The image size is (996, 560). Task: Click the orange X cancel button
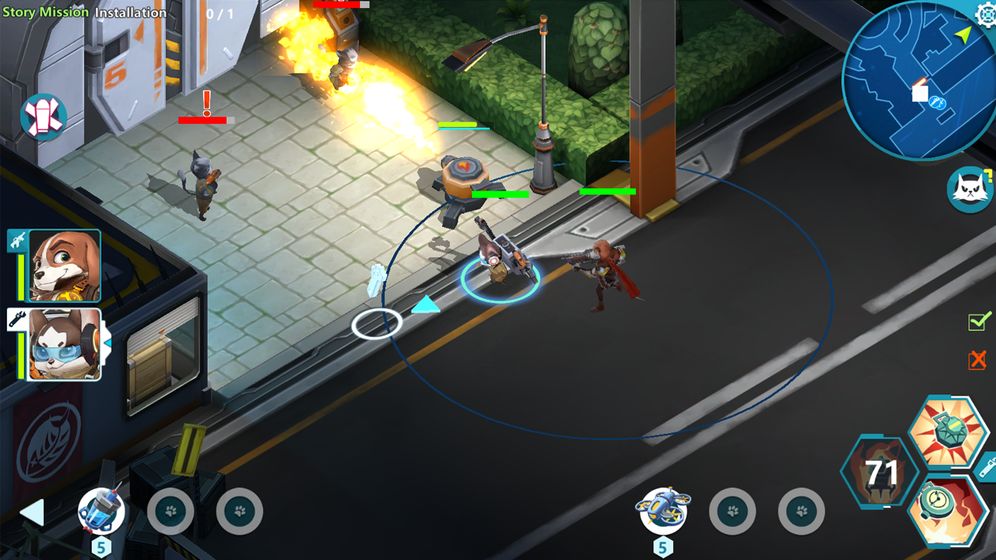click(x=978, y=360)
